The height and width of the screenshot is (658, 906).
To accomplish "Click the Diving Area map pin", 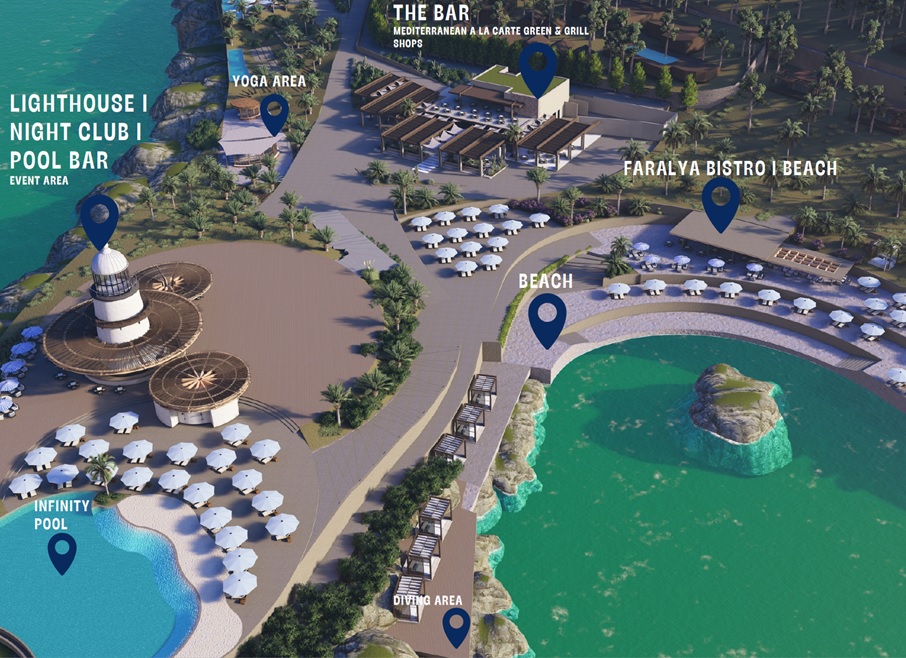I will [457, 625].
